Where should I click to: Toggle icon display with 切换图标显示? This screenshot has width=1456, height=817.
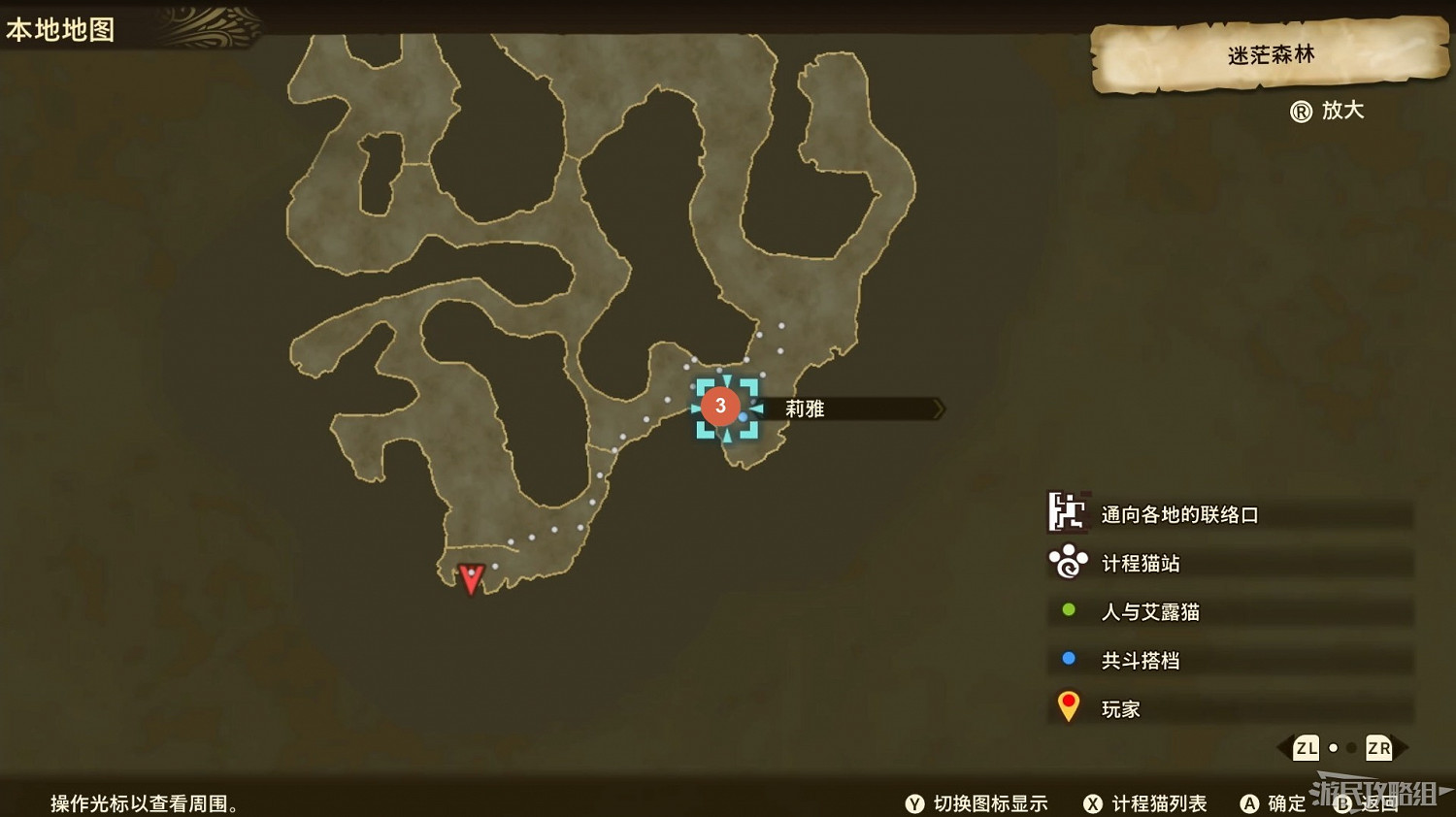[978, 803]
